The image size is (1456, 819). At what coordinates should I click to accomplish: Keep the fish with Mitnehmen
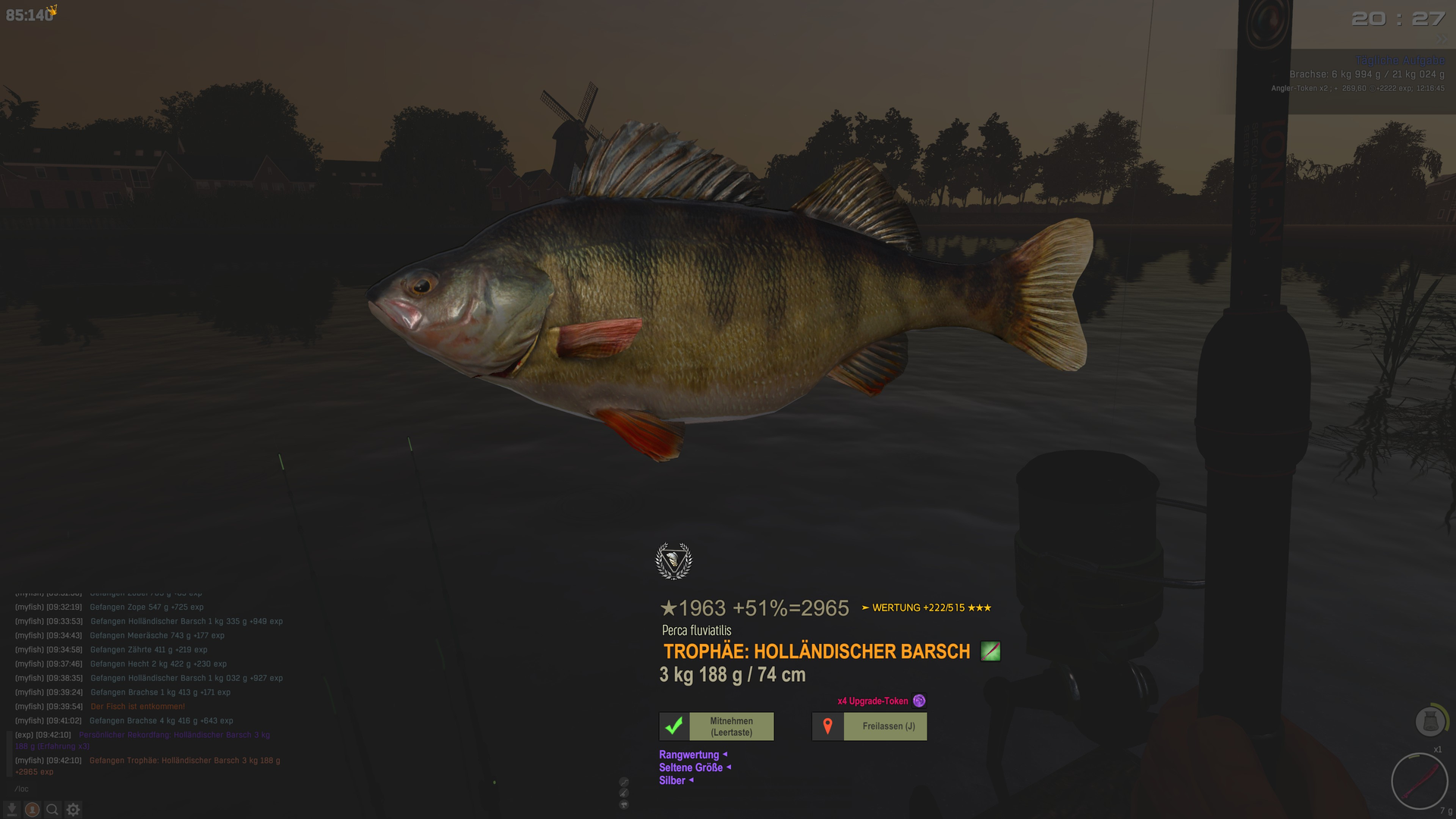point(717,726)
